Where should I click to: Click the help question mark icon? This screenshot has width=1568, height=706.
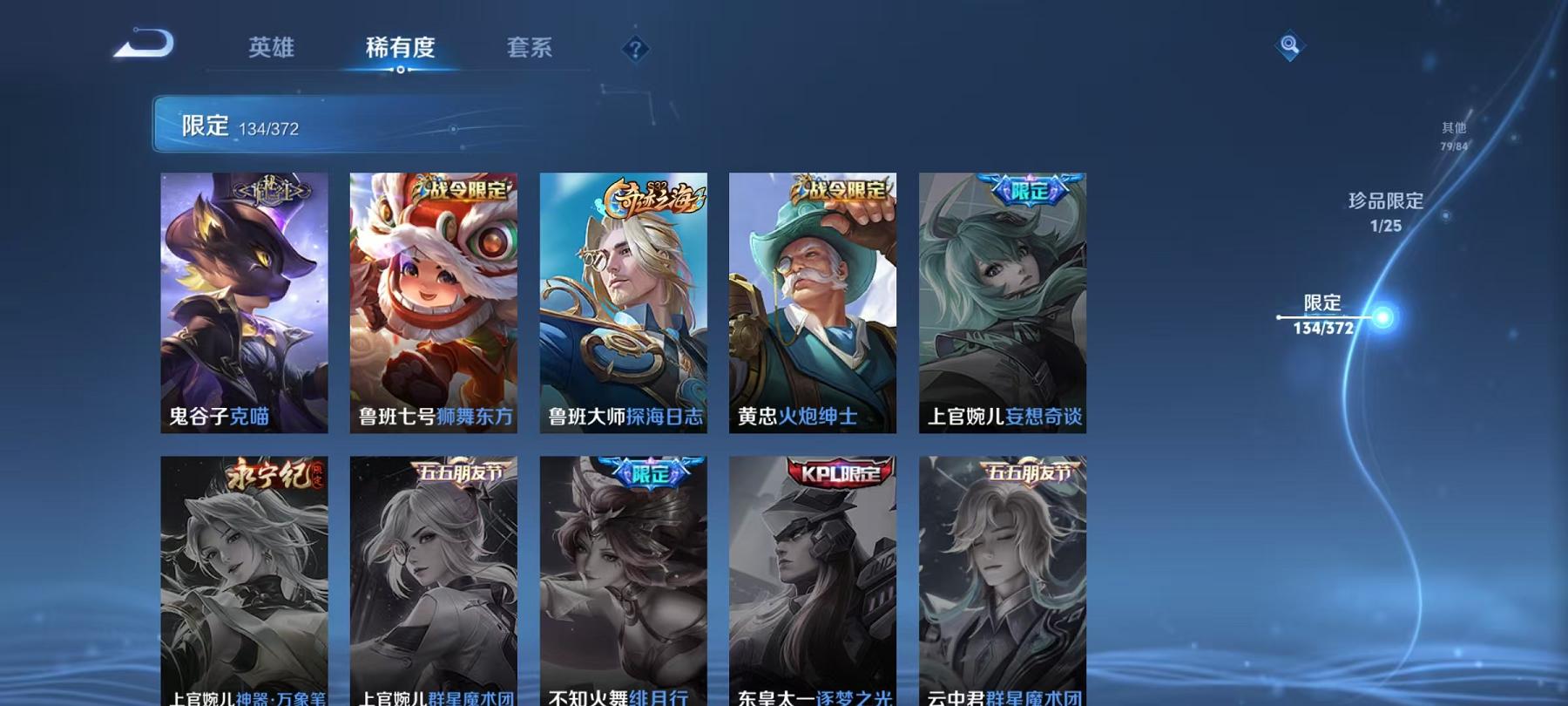(635, 50)
